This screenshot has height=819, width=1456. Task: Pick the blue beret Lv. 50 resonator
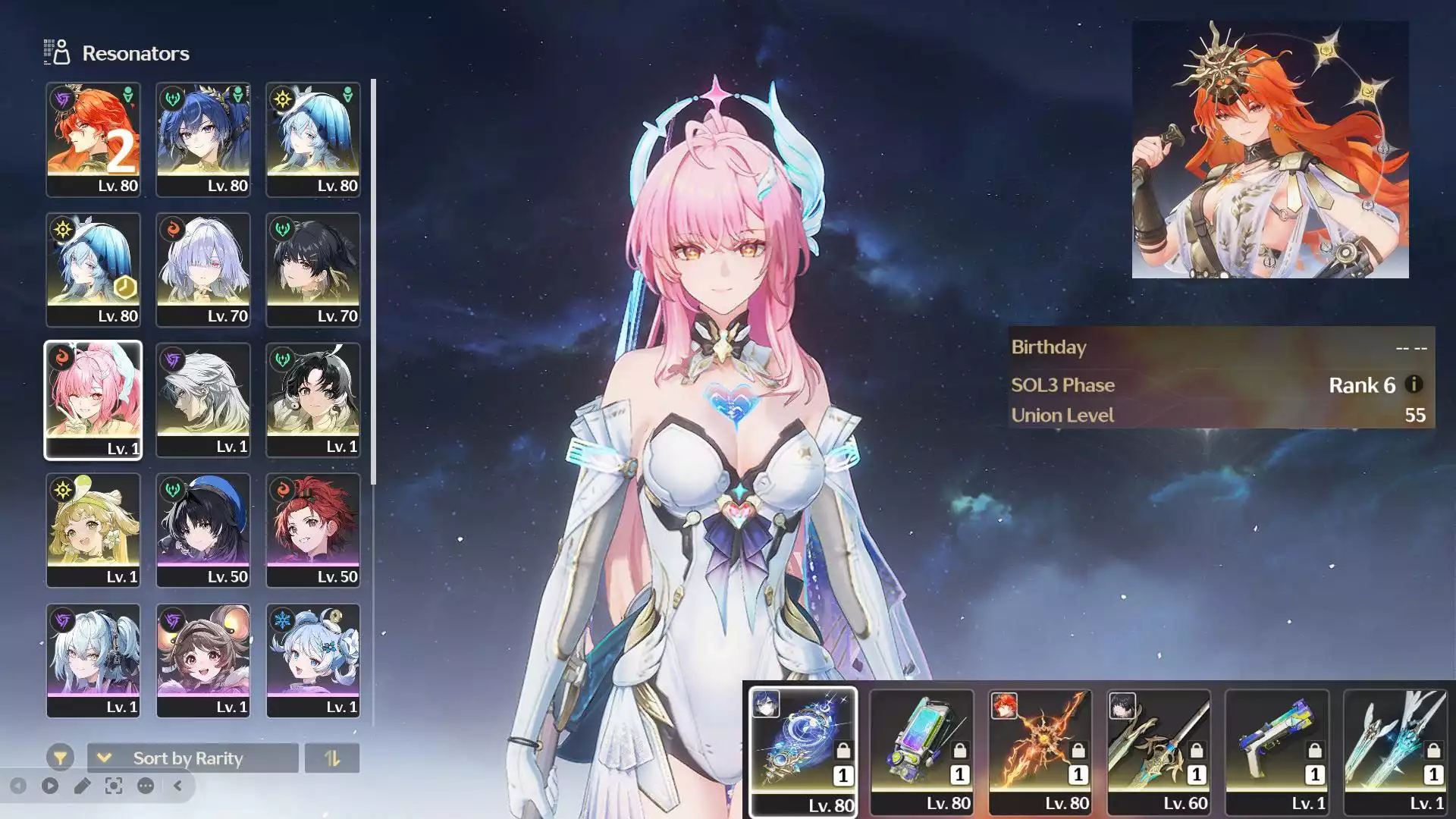pyautogui.click(x=203, y=531)
